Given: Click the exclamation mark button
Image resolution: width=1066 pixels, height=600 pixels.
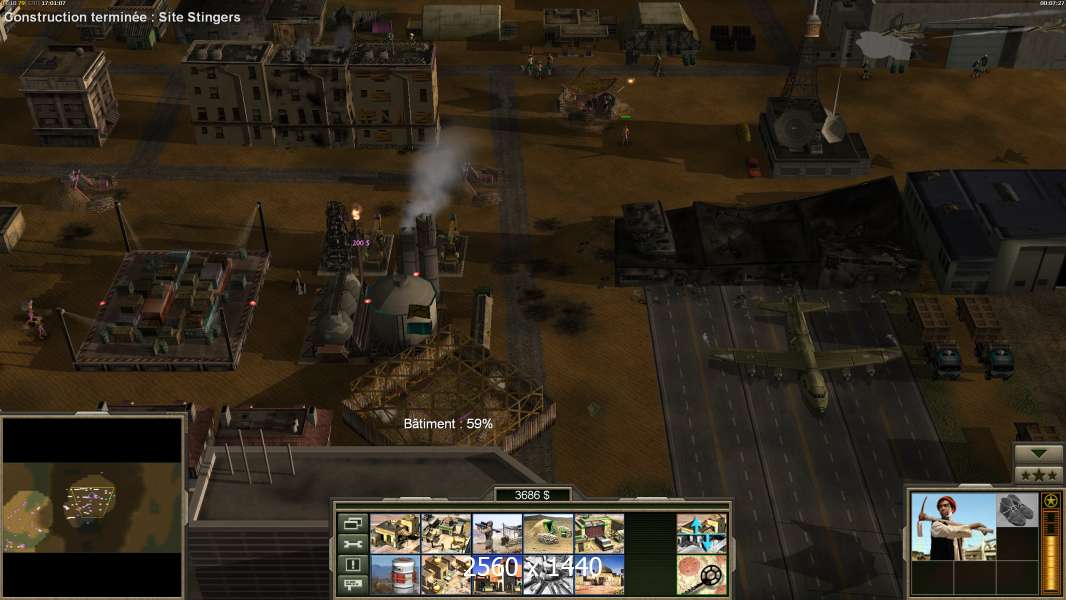Looking at the screenshot, I should [352, 565].
